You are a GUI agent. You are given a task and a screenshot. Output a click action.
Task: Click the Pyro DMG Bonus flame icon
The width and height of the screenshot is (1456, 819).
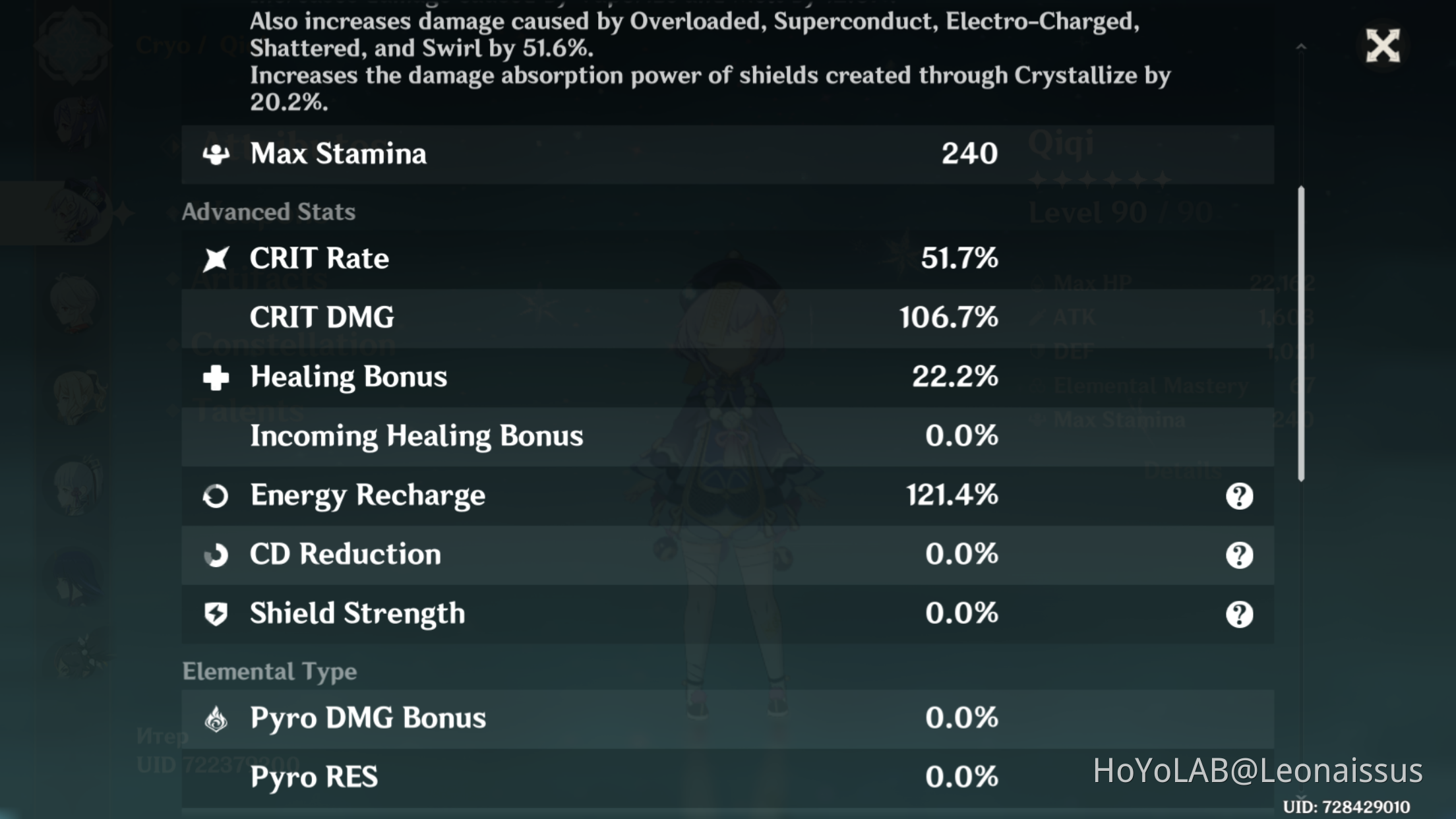216,717
